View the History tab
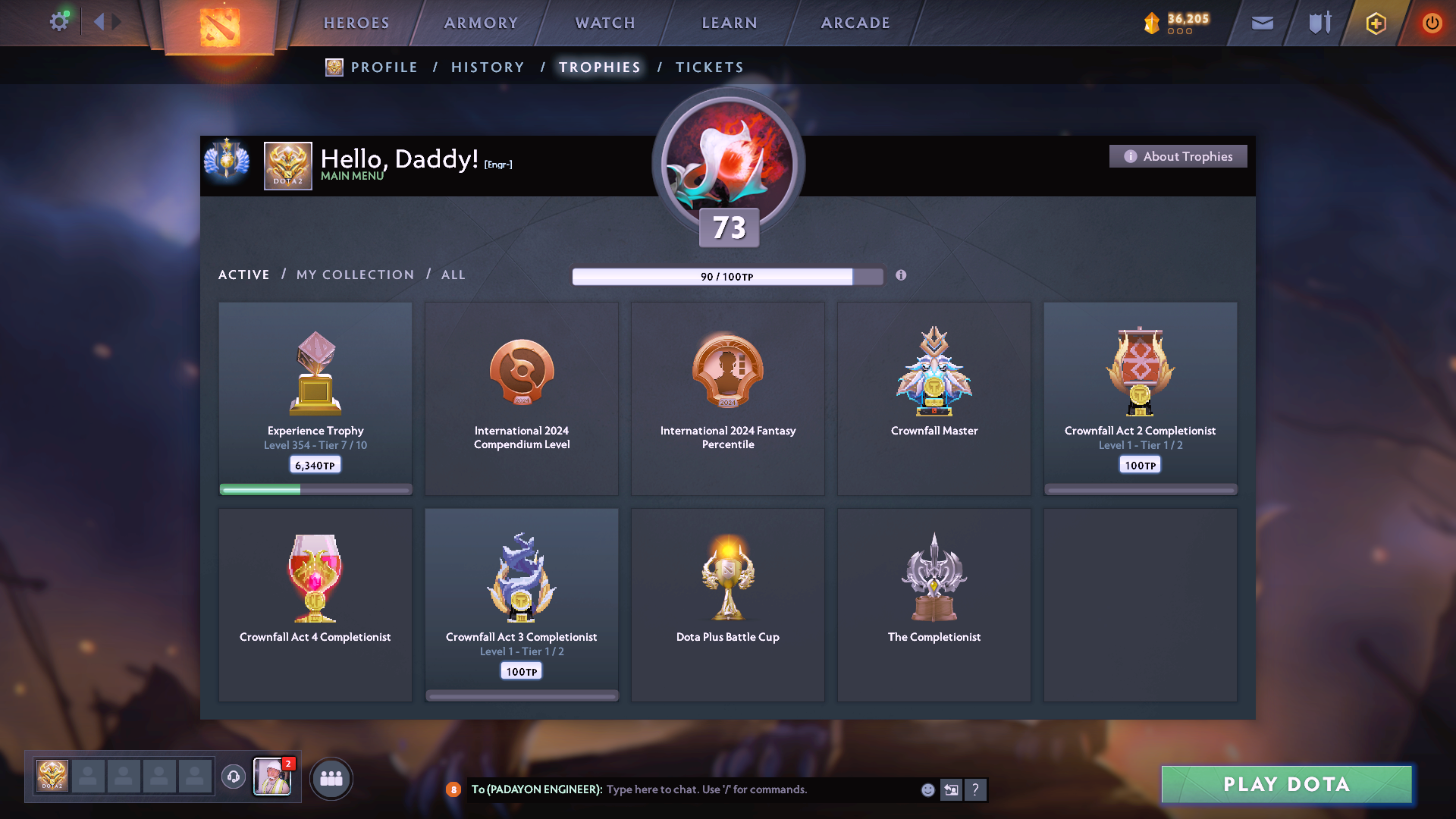The image size is (1456, 819). 488,67
